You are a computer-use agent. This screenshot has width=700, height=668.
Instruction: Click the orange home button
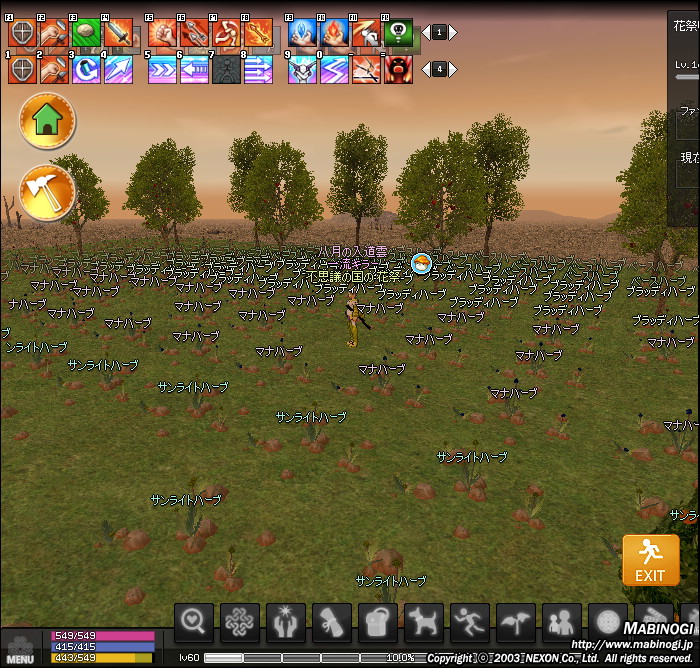pos(47,120)
